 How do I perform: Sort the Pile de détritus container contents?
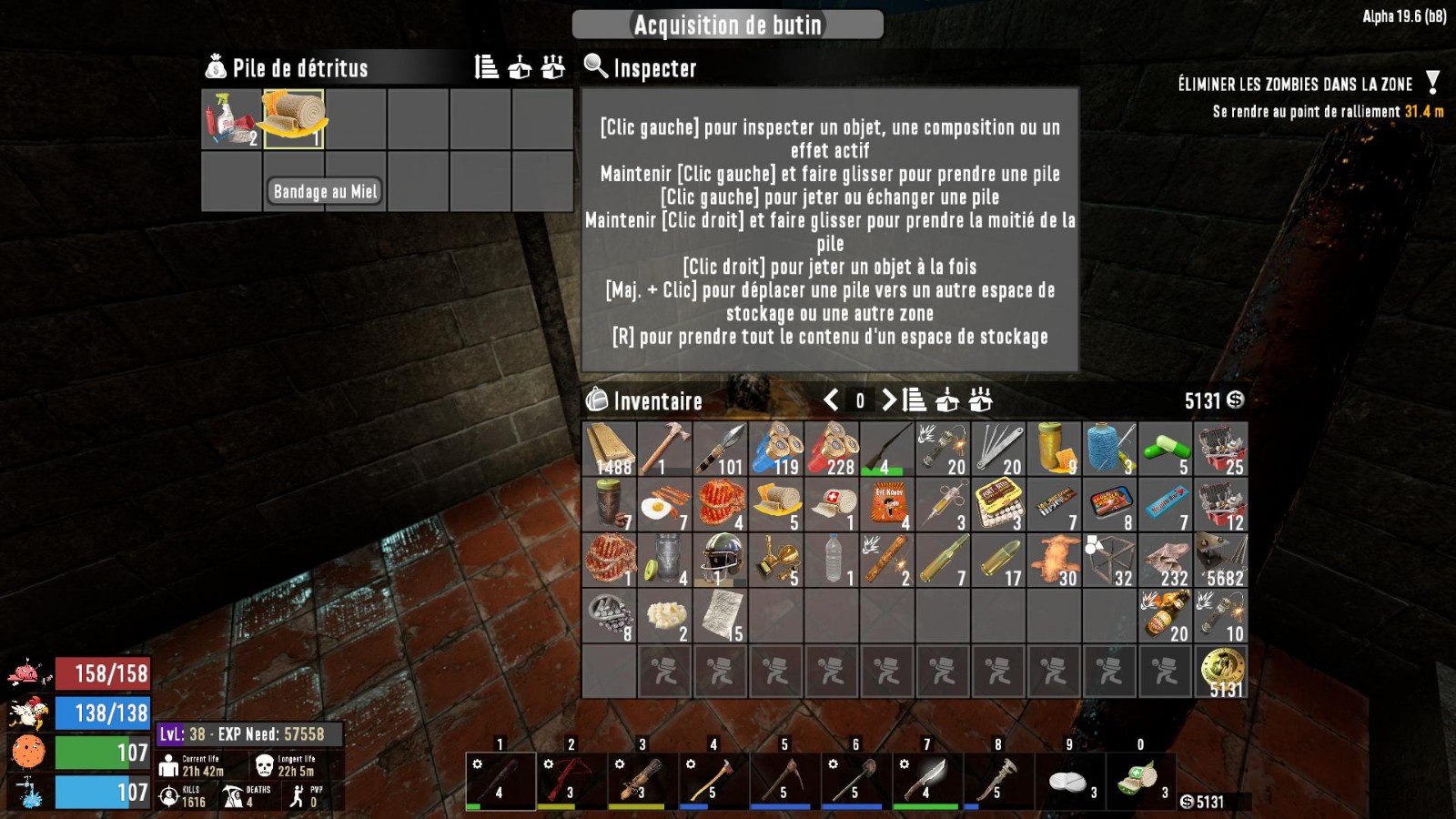pyautogui.click(x=487, y=67)
